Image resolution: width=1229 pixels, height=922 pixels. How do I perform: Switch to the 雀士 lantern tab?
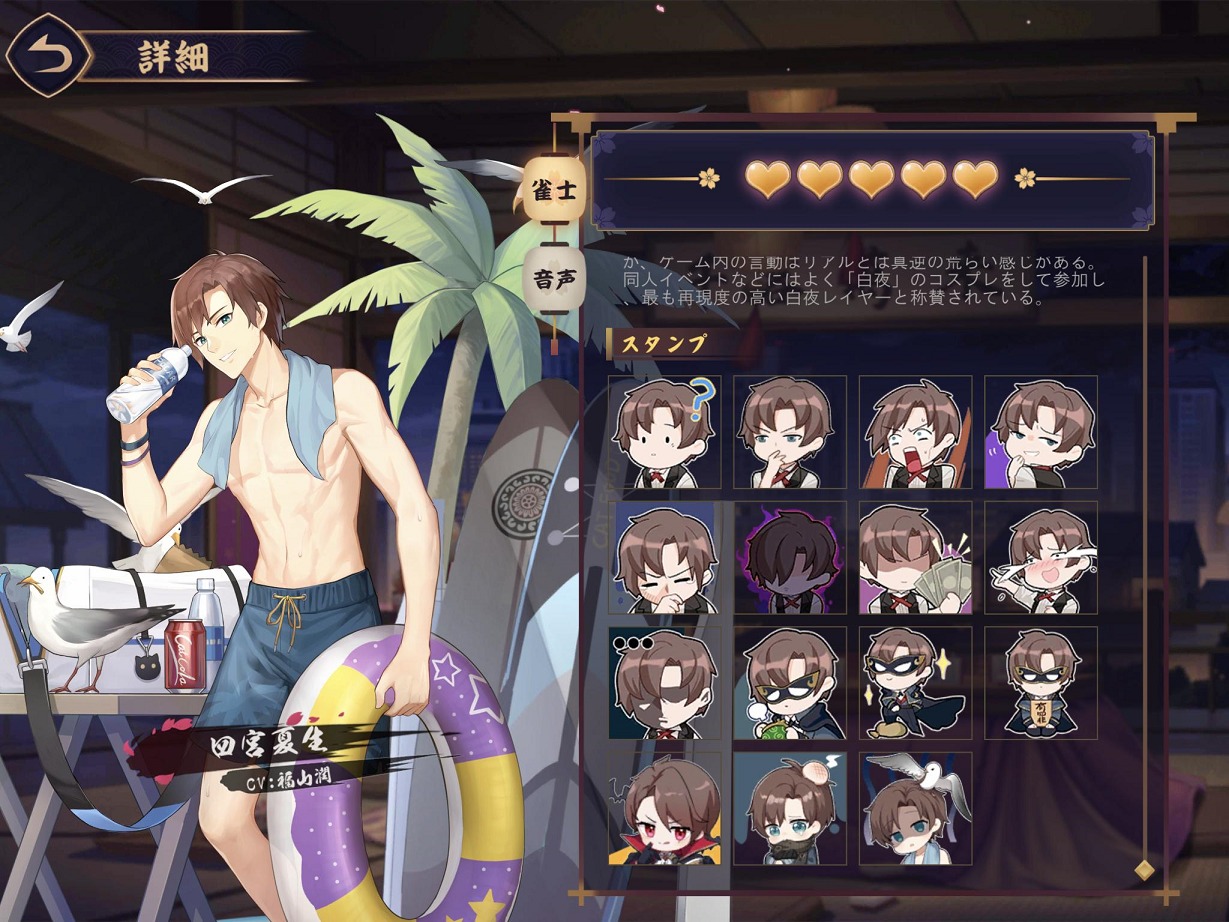555,191
